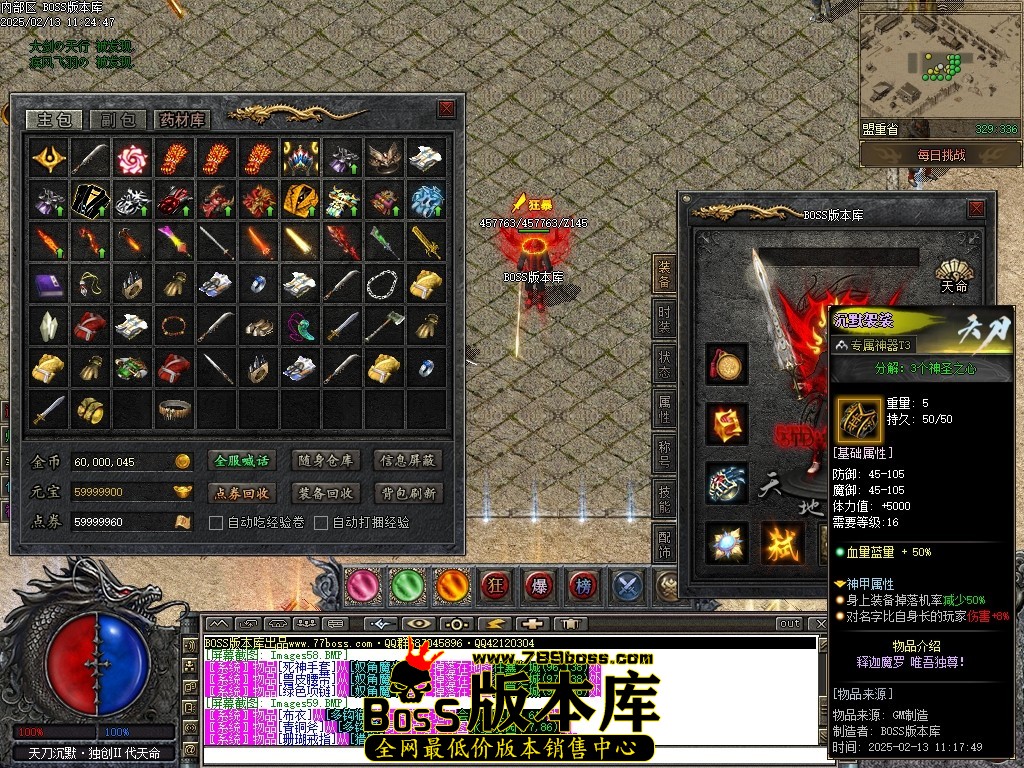Switch to the 副包 bag tab
1024x768 pixels.
[x=117, y=120]
